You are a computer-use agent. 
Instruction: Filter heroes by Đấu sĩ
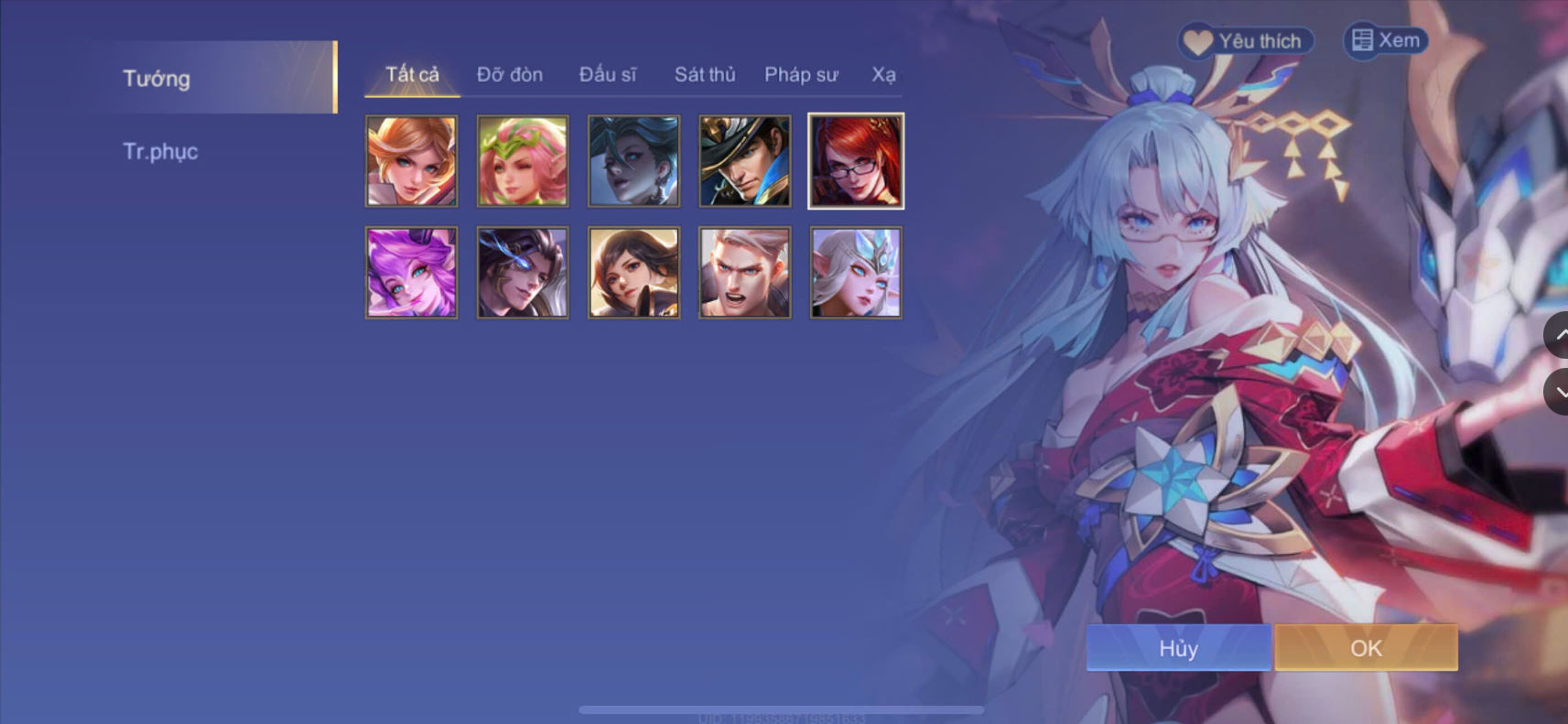609,74
